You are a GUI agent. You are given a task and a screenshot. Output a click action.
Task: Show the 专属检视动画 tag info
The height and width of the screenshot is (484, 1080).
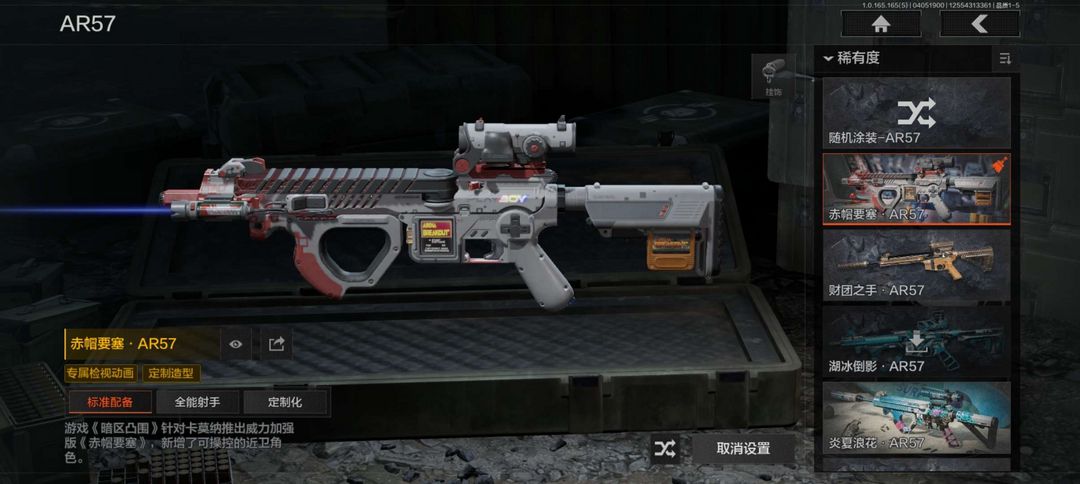(101, 373)
